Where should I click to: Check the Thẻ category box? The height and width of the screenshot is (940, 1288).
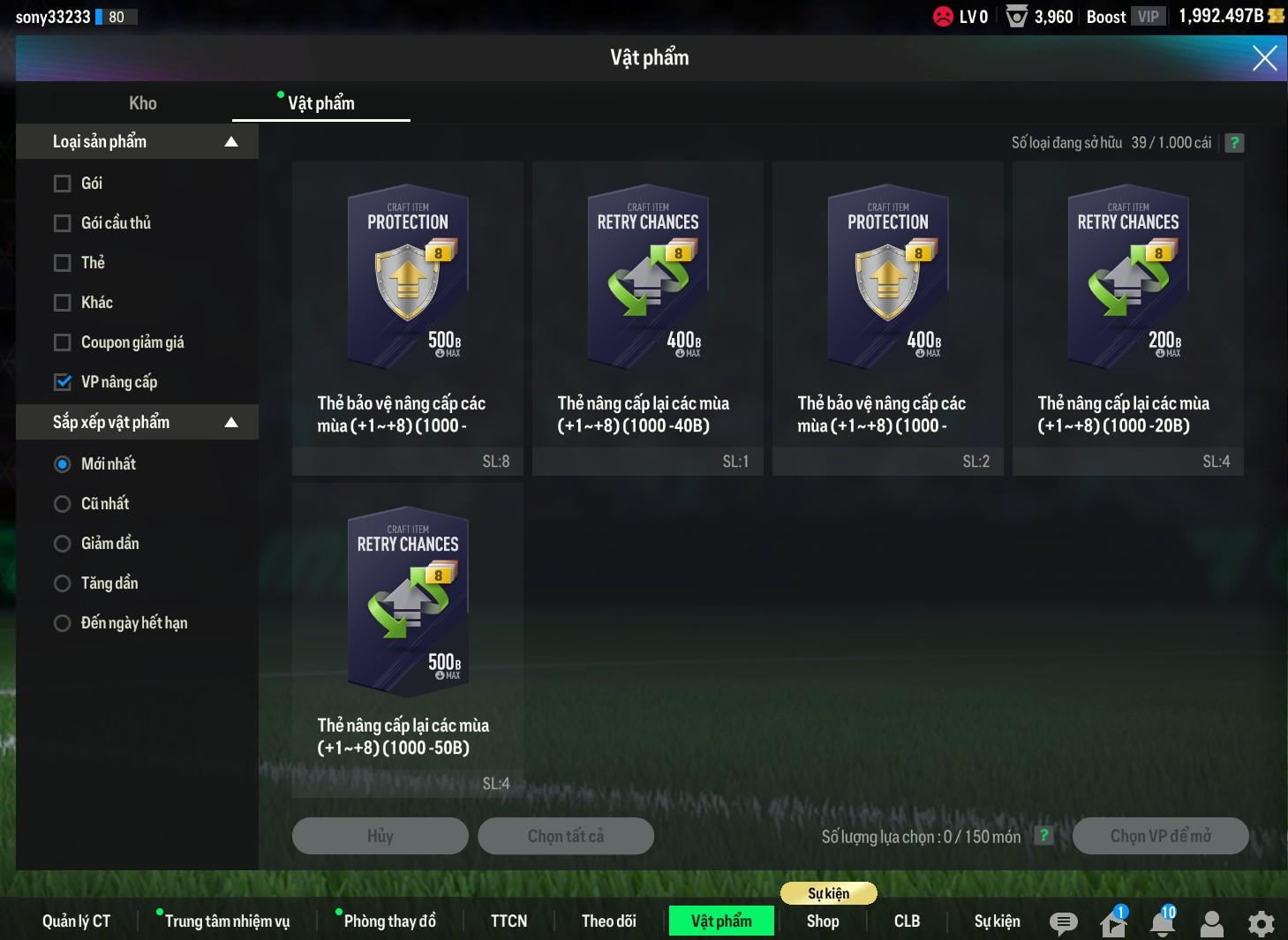tap(63, 263)
